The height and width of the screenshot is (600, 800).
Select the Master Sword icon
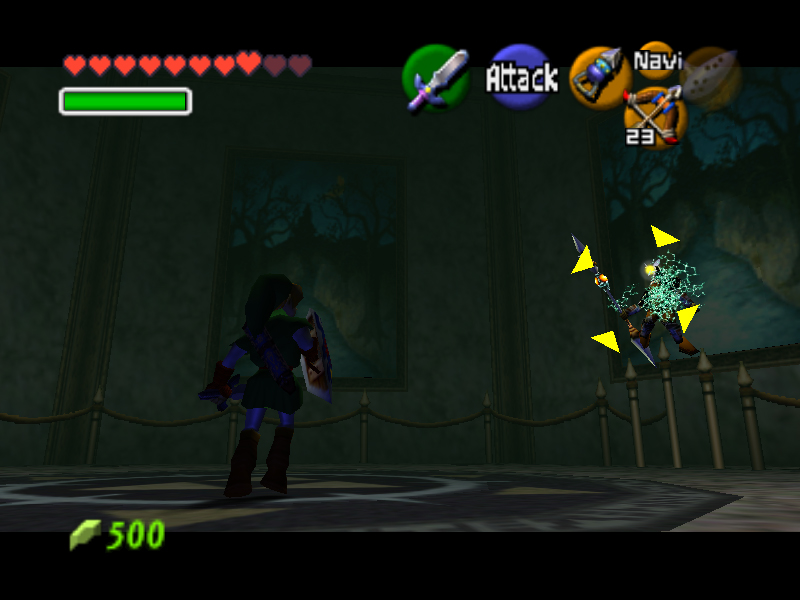coord(437,78)
